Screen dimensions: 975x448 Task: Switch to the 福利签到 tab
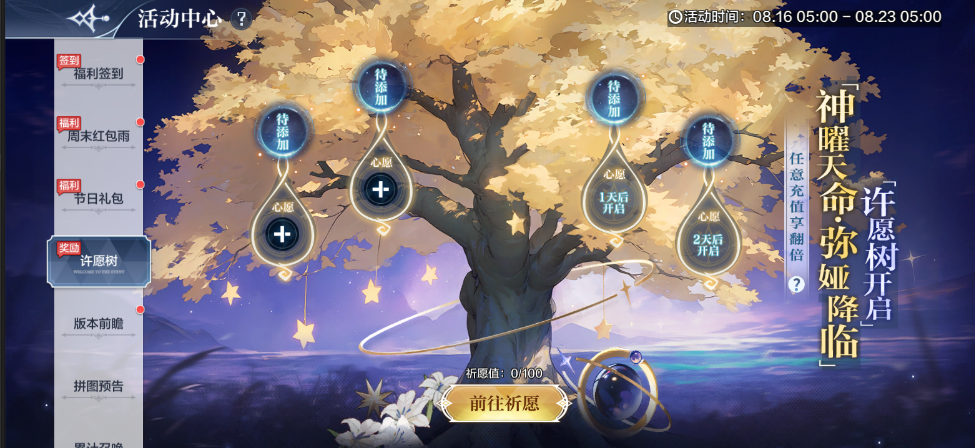(99, 73)
